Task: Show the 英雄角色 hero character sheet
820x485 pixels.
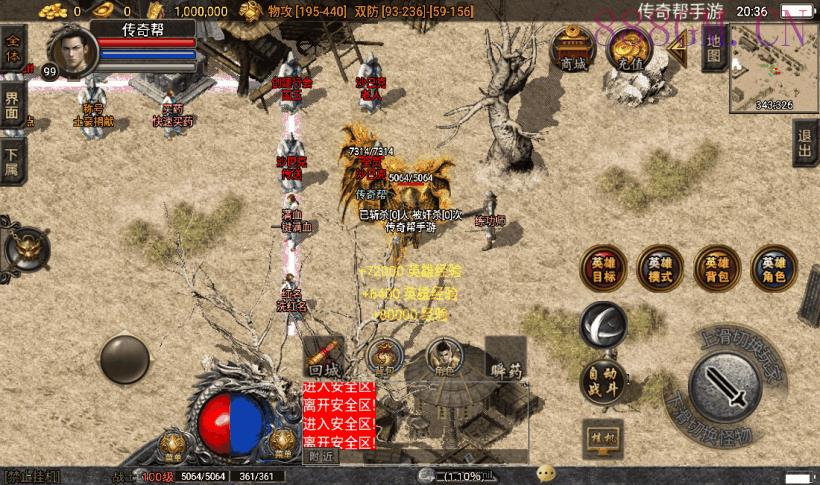Action: point(774,266)
